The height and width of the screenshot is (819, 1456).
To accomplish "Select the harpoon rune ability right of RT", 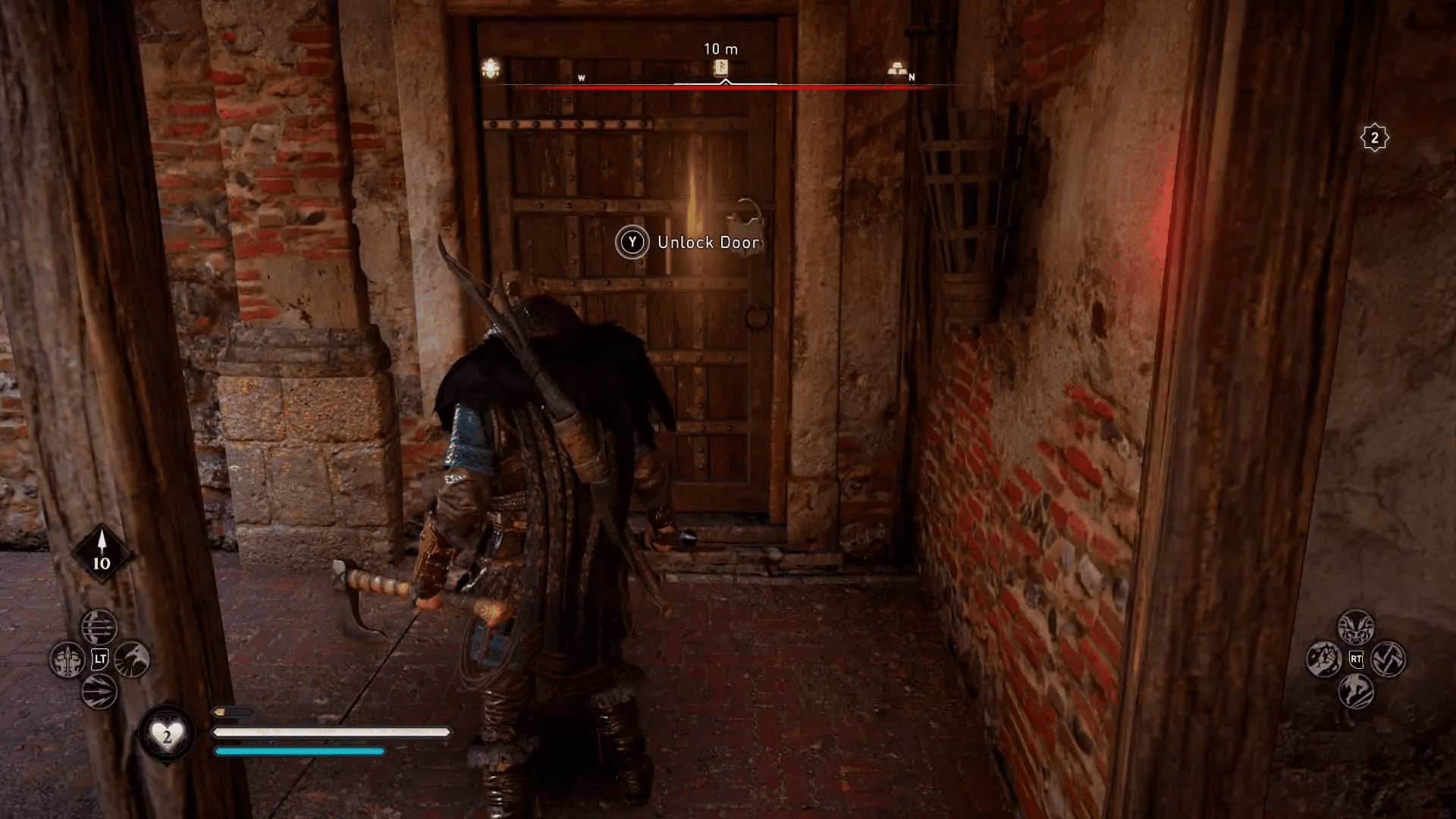I will [1388, 659].
